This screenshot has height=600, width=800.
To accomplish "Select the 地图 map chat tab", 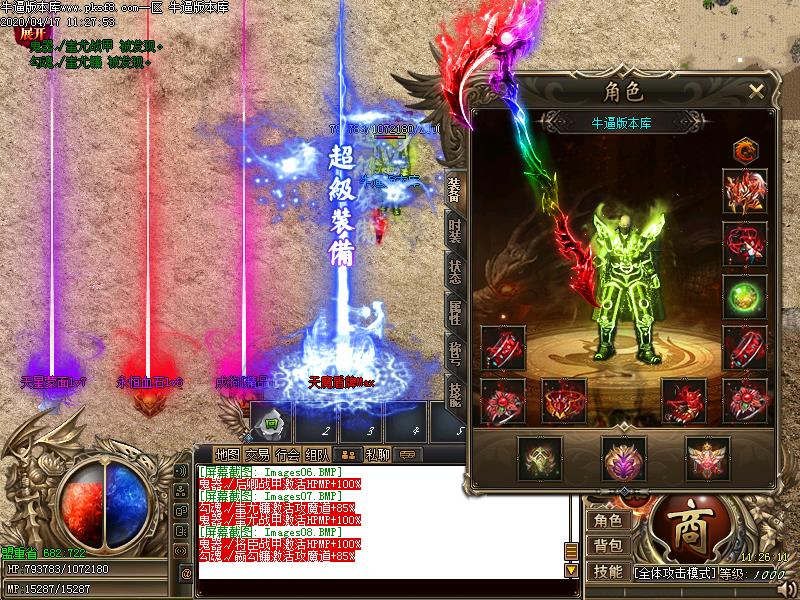I will 227,453.
